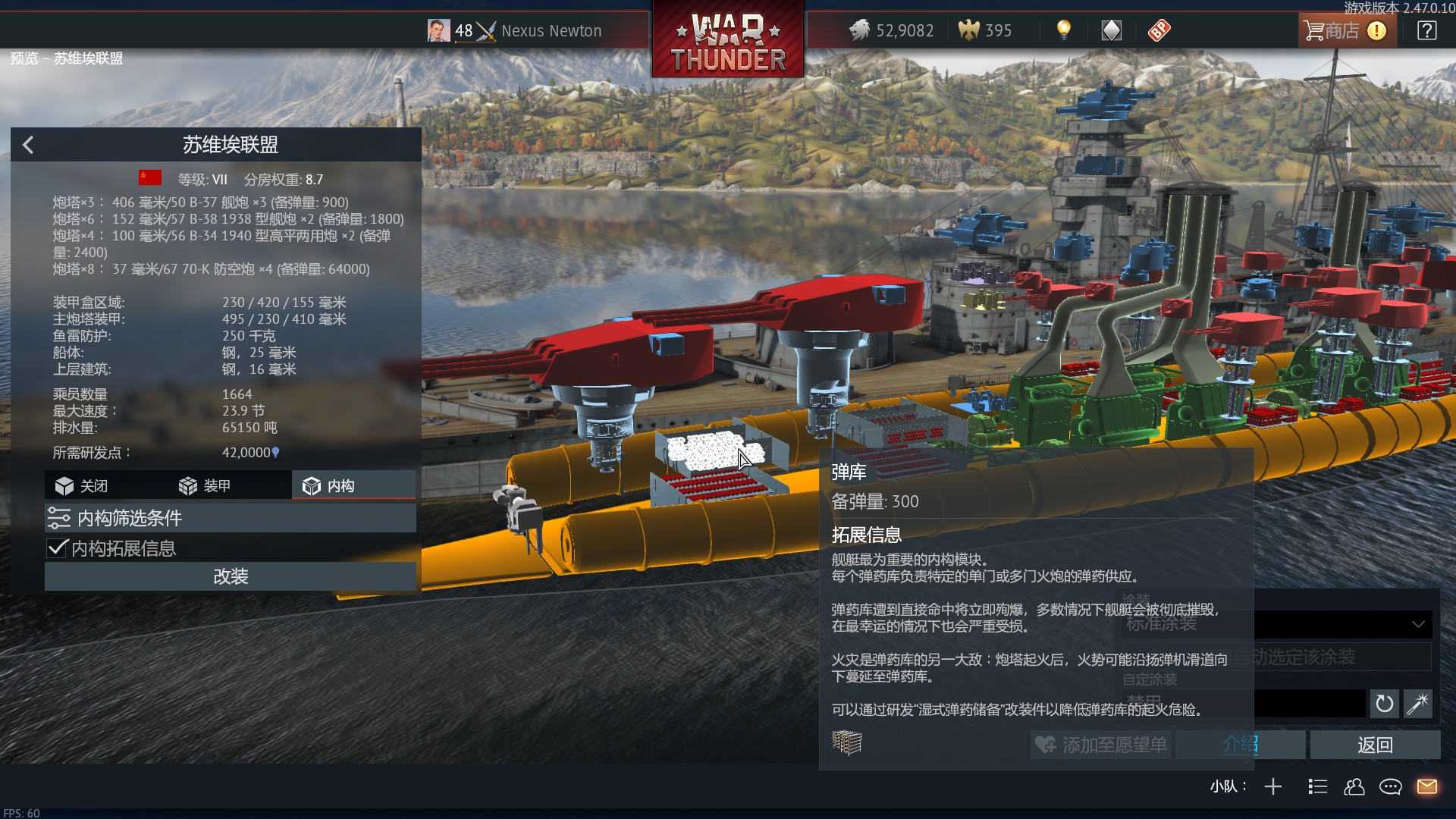The height and width of the screenshot is (819, 1456).
Task: Open the 内构筛选条件 filter panel
Action: 230,518
